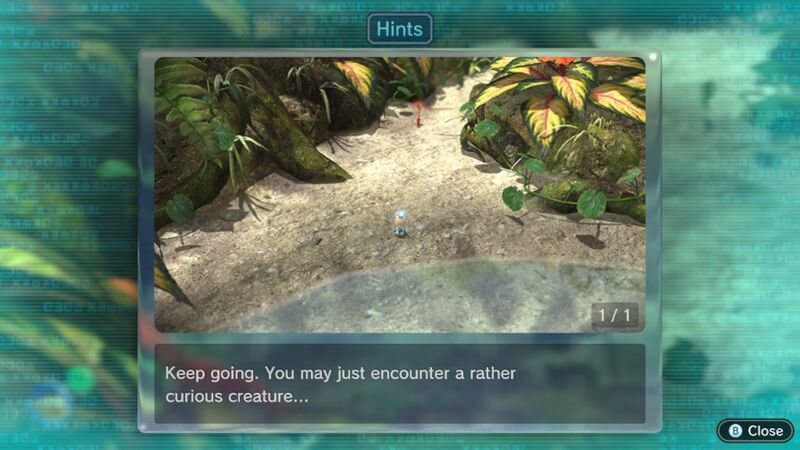View the hint screenshot image
This screenshot has height=450, width=800.
399,194
